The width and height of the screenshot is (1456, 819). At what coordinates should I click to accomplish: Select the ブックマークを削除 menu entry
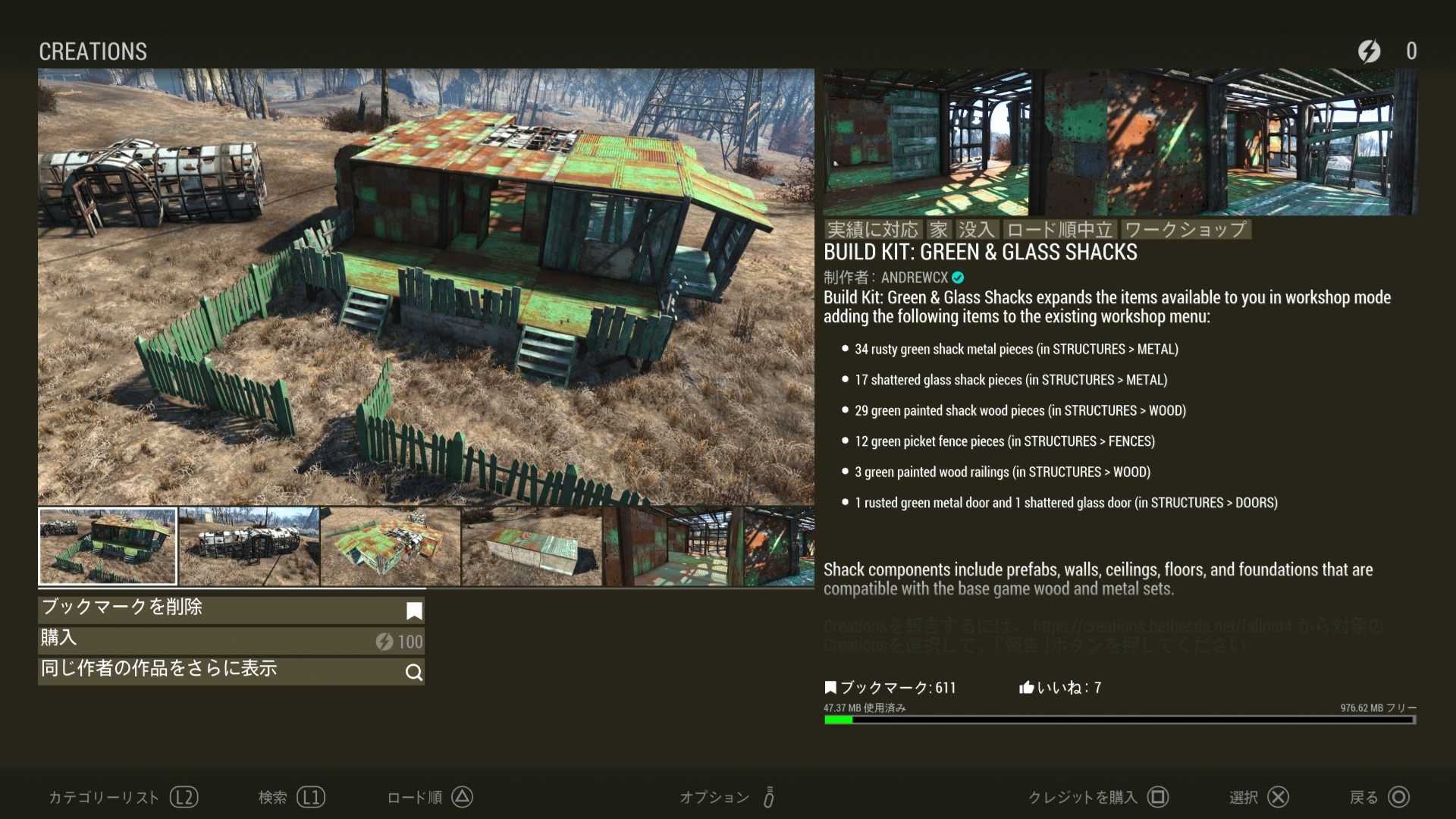(231, 609)
